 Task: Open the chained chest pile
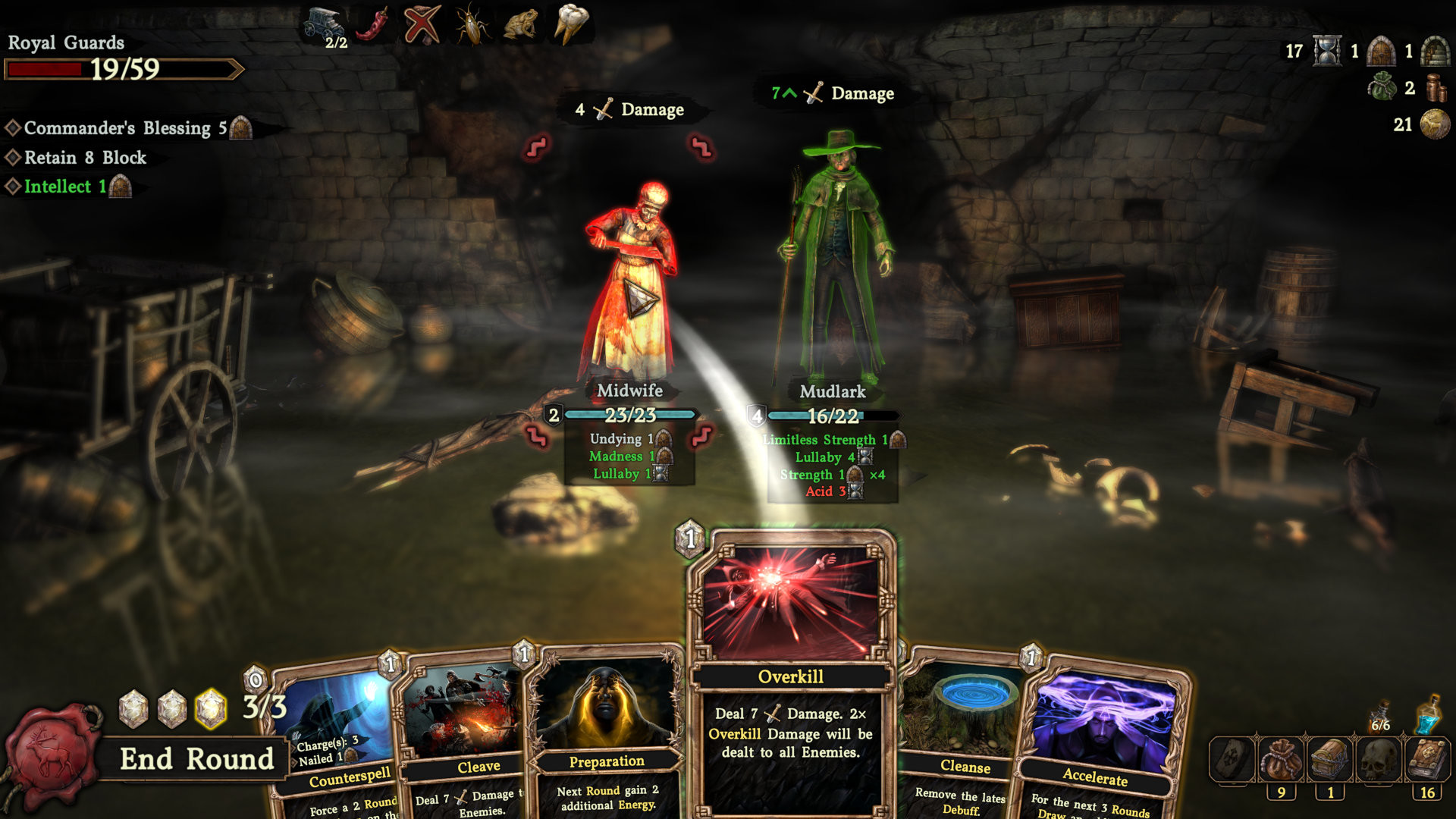point(1329,760)
